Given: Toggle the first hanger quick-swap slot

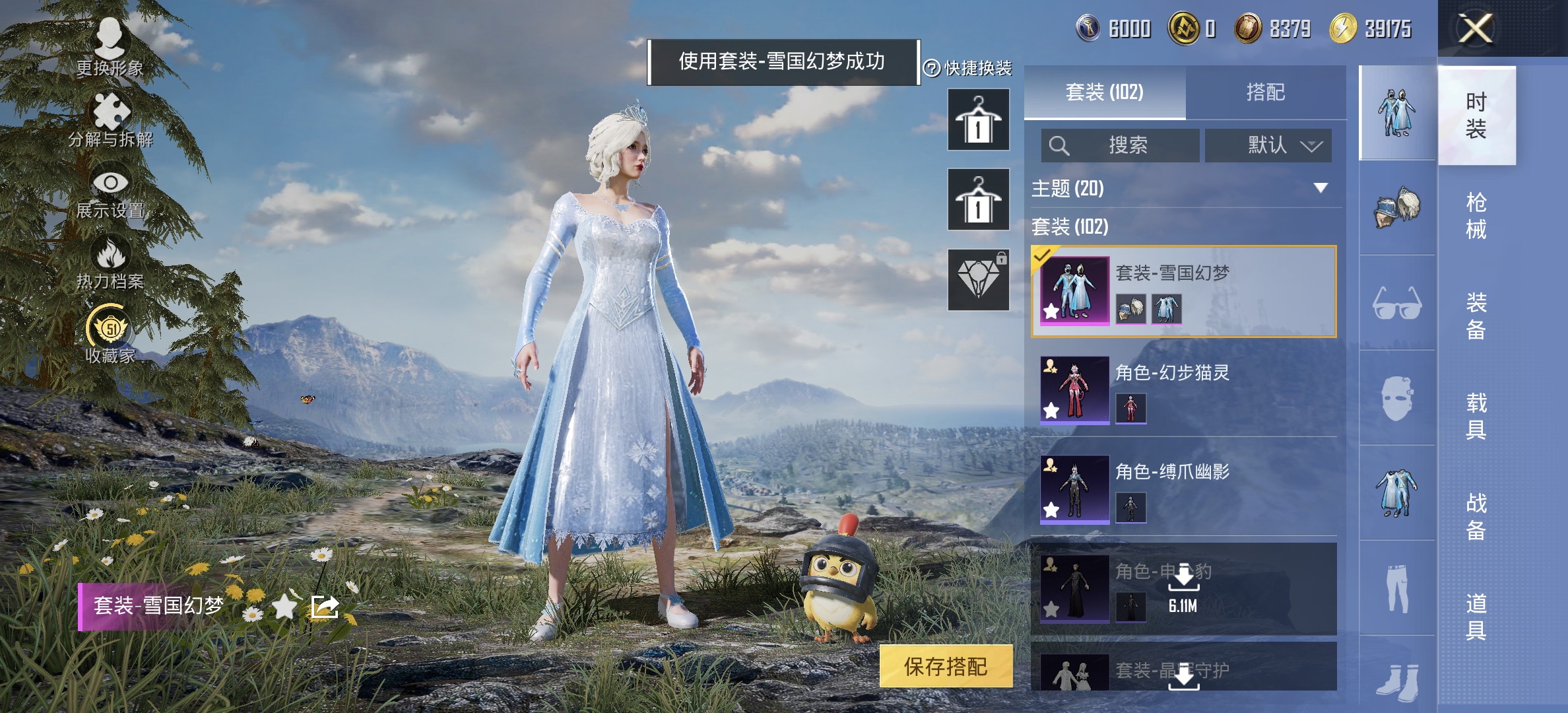Looking at the screenshot, I should [x=977, y=120].
